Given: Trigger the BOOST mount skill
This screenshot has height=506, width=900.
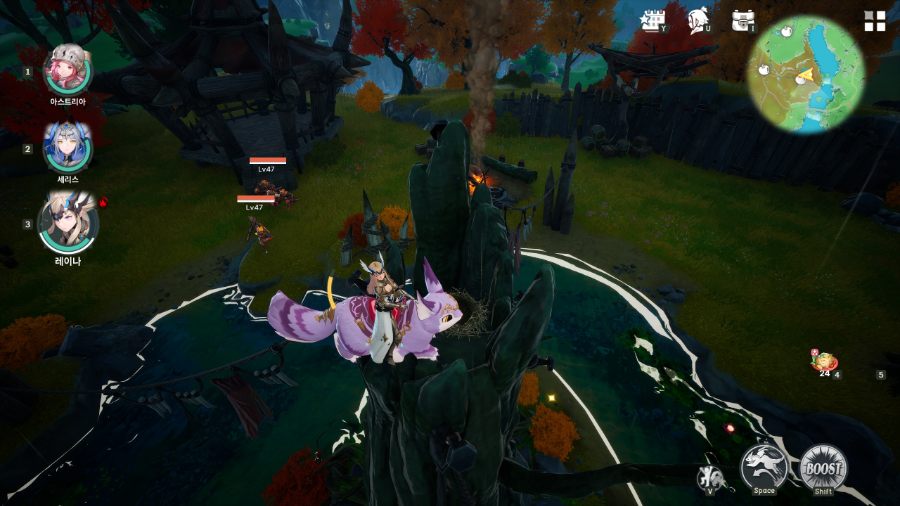Looking at the screenshot, I should click(823, 467).
